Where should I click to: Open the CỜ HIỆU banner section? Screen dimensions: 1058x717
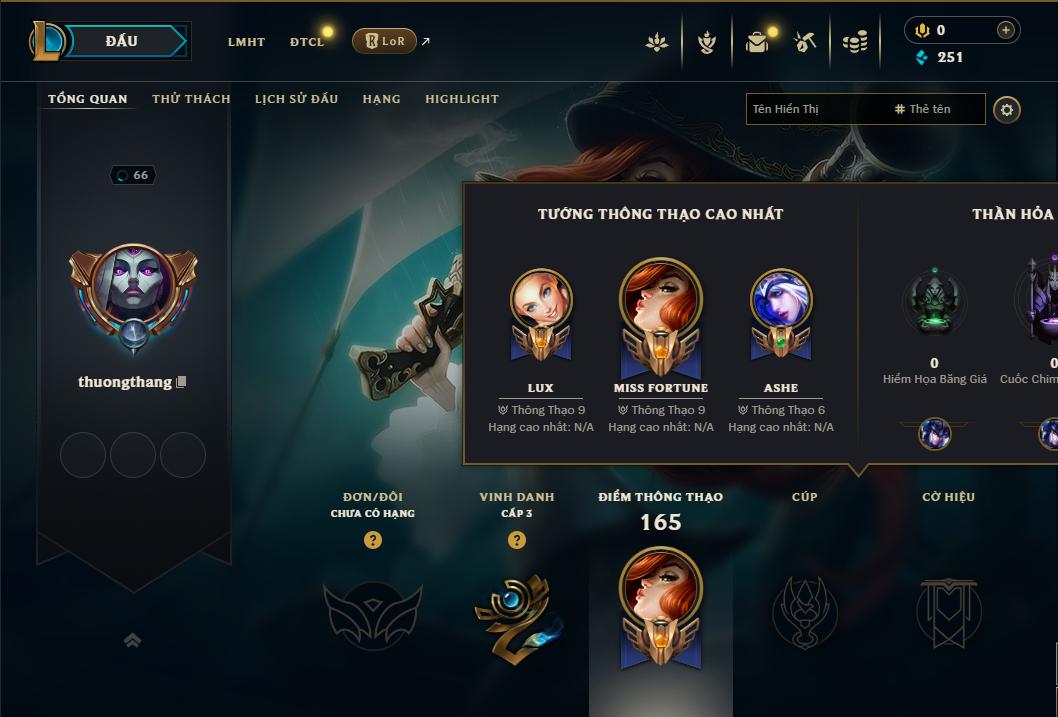pos(948,612)
